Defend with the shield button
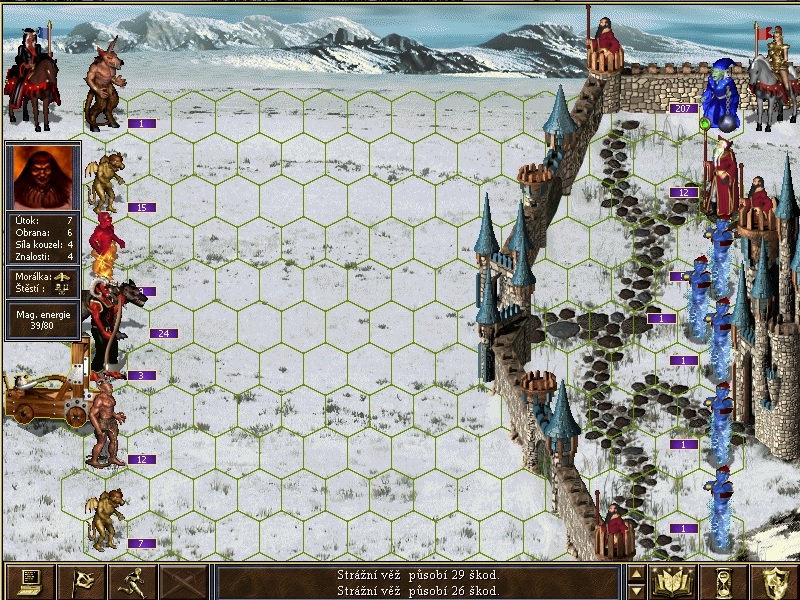The width and height of the screenshot is (800, 600). pos(775,581)
